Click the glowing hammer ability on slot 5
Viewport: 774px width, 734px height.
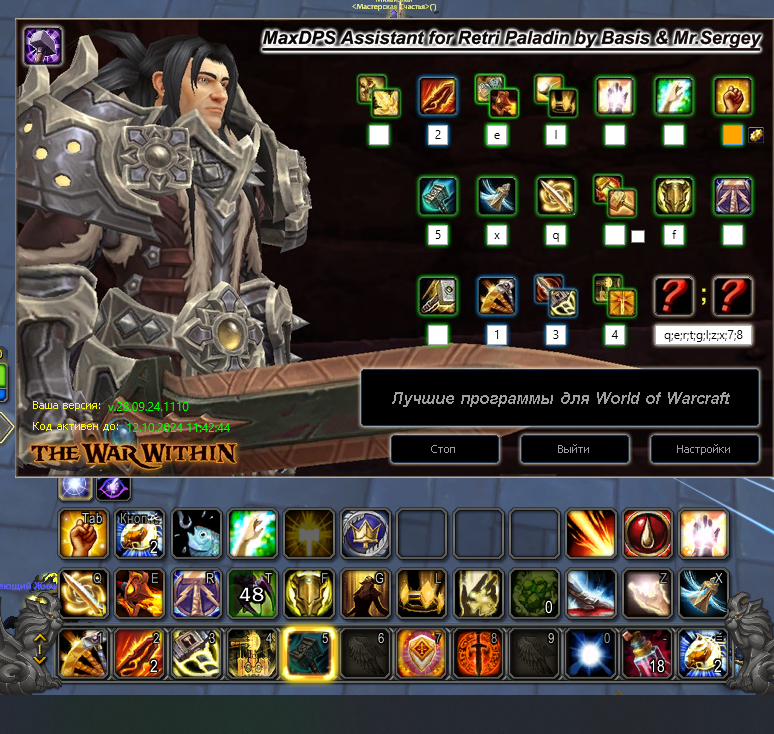pyautogui.click(x=308, y=652)
